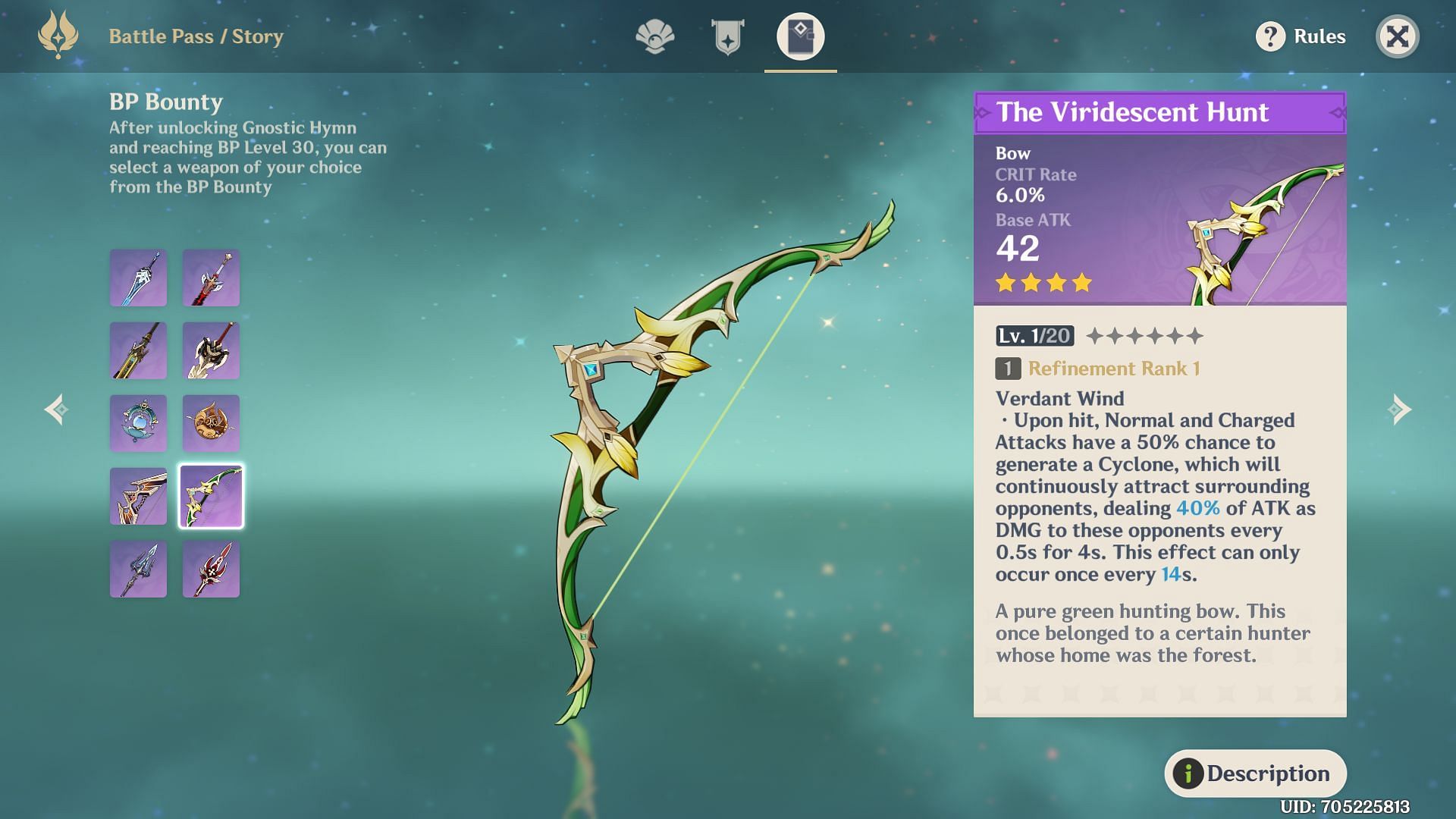Image resolution: width=1456 pixels, height=819 pixels.
Task: Switch to the shell icon tab
Action: point(654,36)
